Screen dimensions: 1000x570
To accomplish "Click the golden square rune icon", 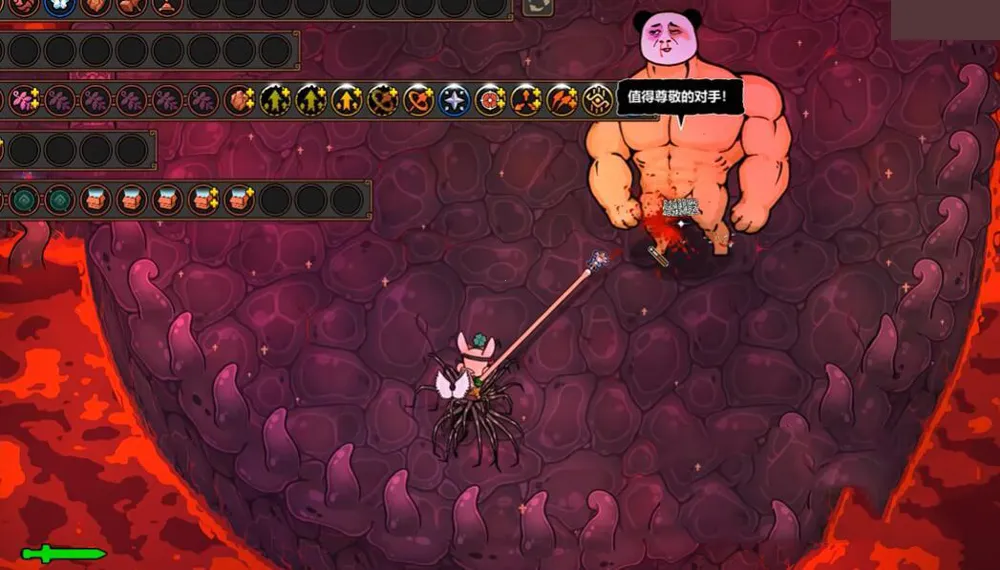I will pyautogui.click(x=598, y=100).
